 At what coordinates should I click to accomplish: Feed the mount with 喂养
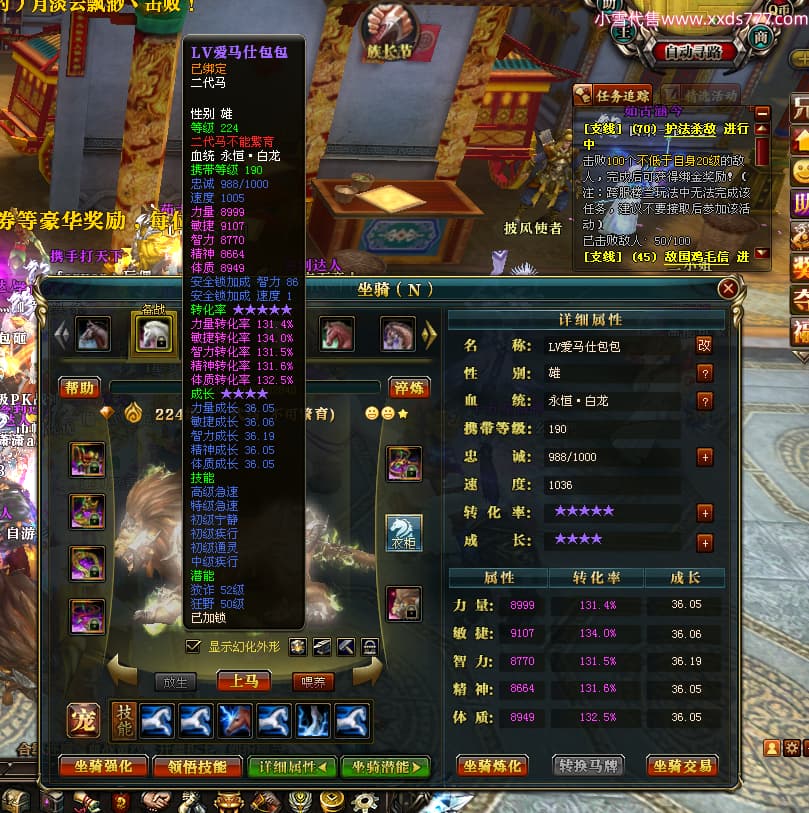312,682
